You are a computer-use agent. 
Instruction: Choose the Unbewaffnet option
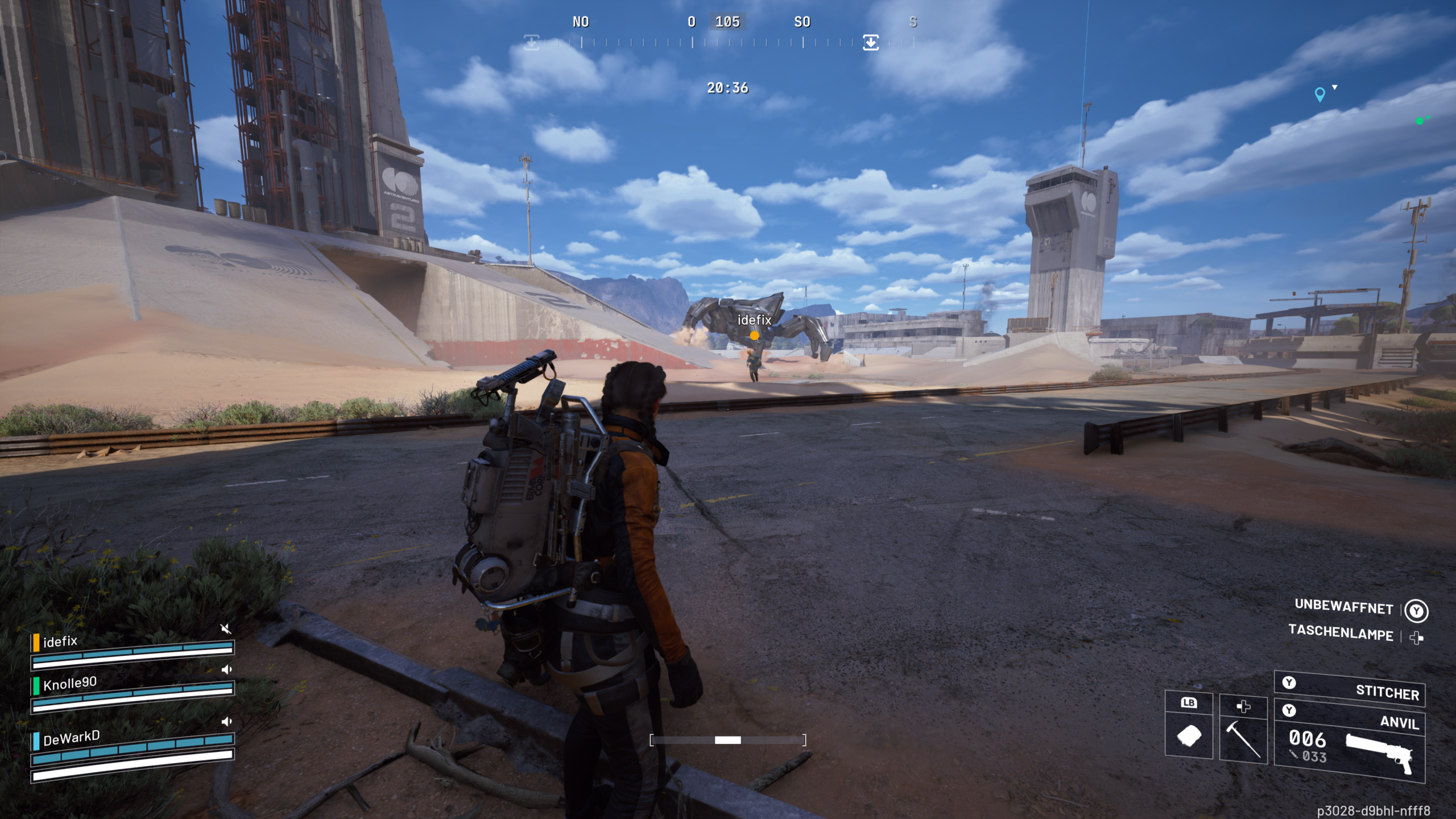1343,606
